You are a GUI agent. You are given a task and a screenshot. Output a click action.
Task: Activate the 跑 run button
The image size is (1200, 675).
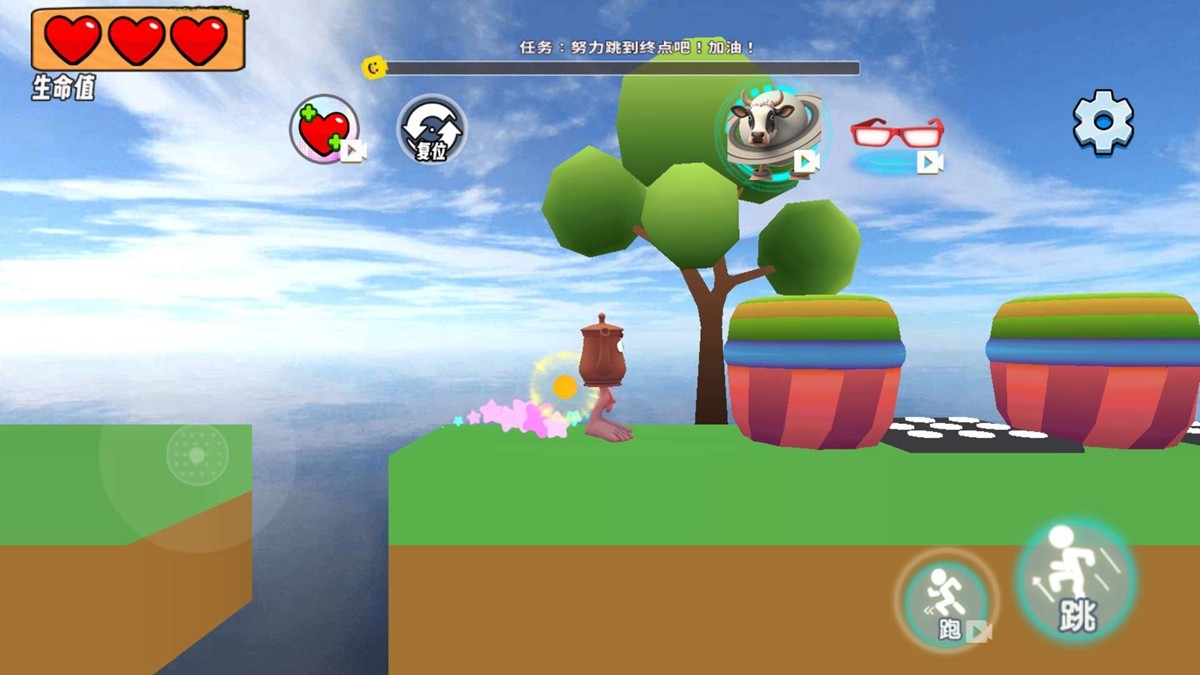coord(946,602)
